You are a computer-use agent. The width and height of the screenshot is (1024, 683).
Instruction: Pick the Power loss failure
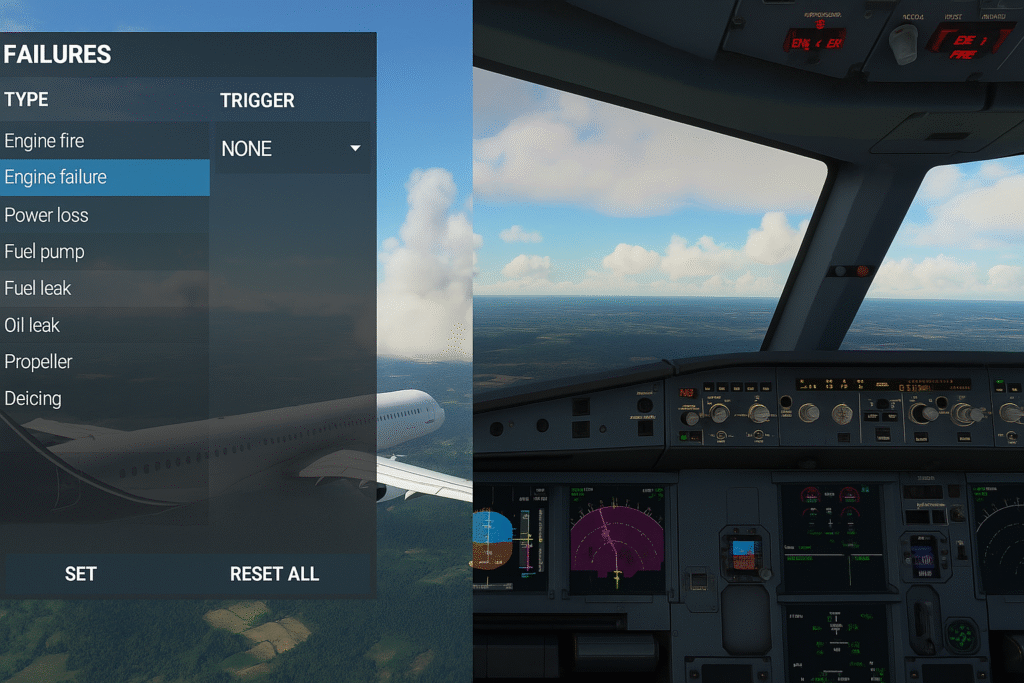coord(47,215)
